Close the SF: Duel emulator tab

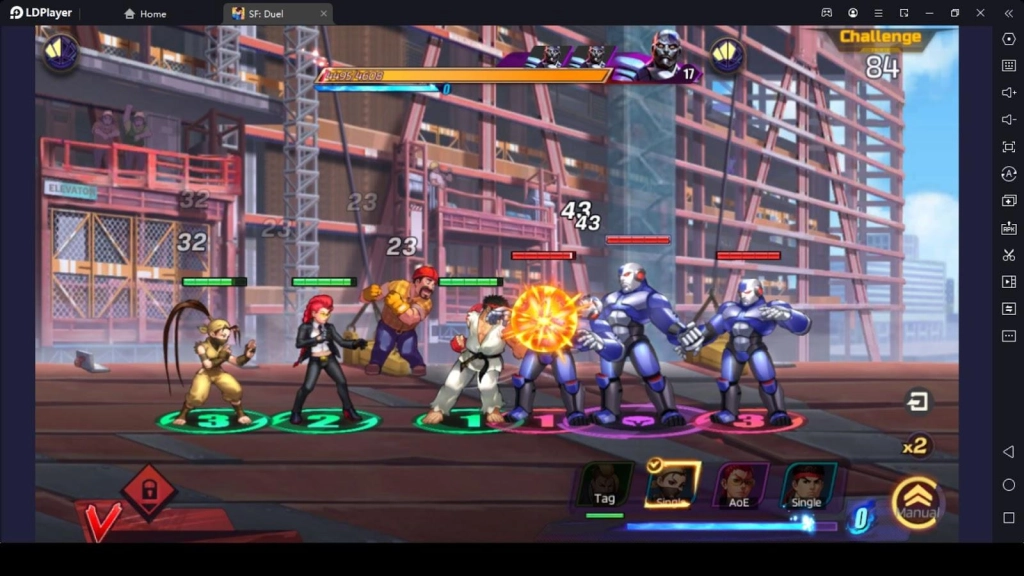click(324, 14)
